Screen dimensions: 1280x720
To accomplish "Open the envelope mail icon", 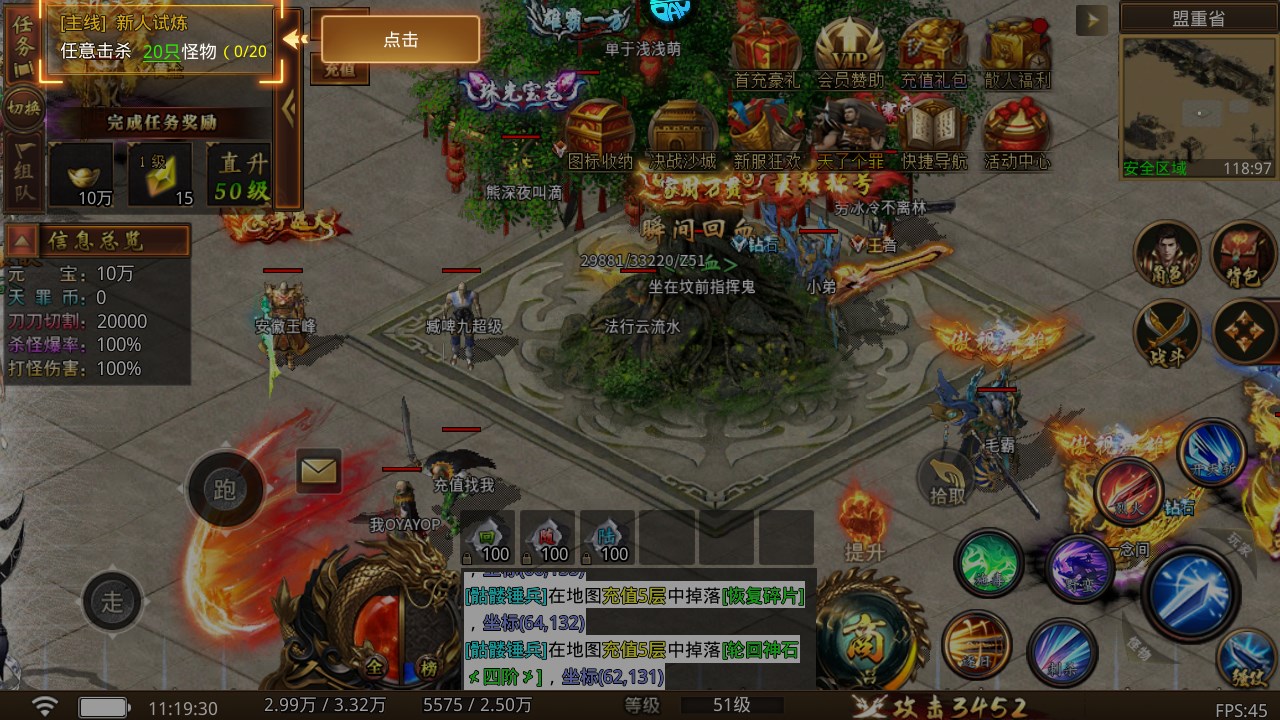I will [319, 470].
